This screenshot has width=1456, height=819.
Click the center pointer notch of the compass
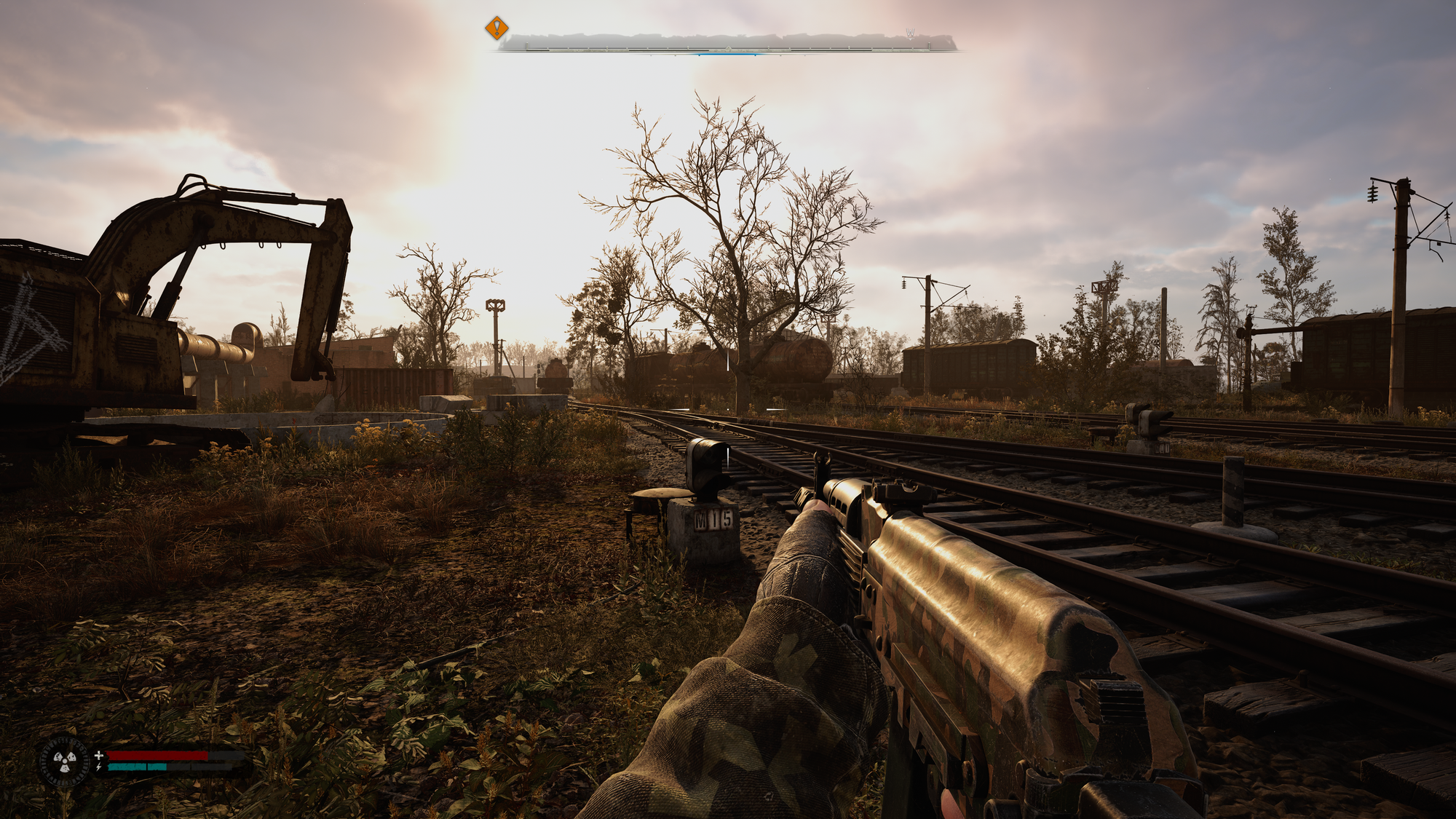[x=727, y=47]
